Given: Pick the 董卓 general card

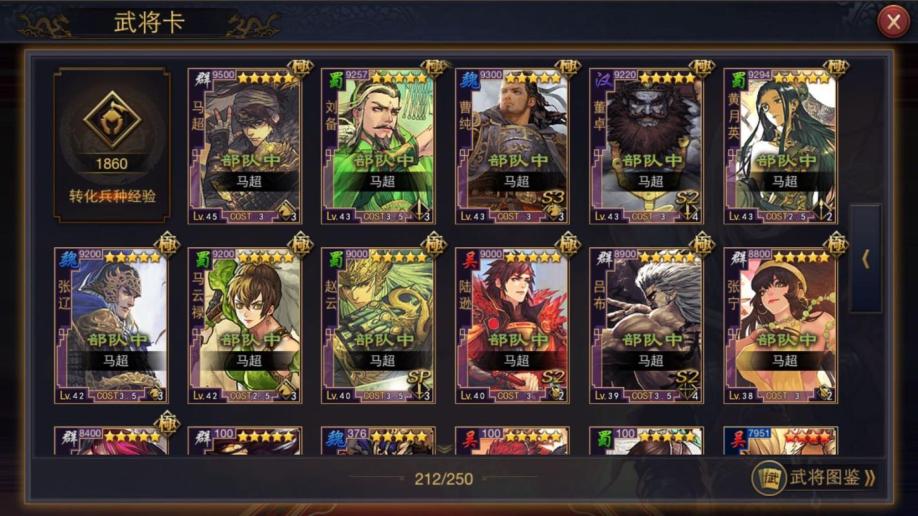Looking at the screenshot, I should 646,145.
